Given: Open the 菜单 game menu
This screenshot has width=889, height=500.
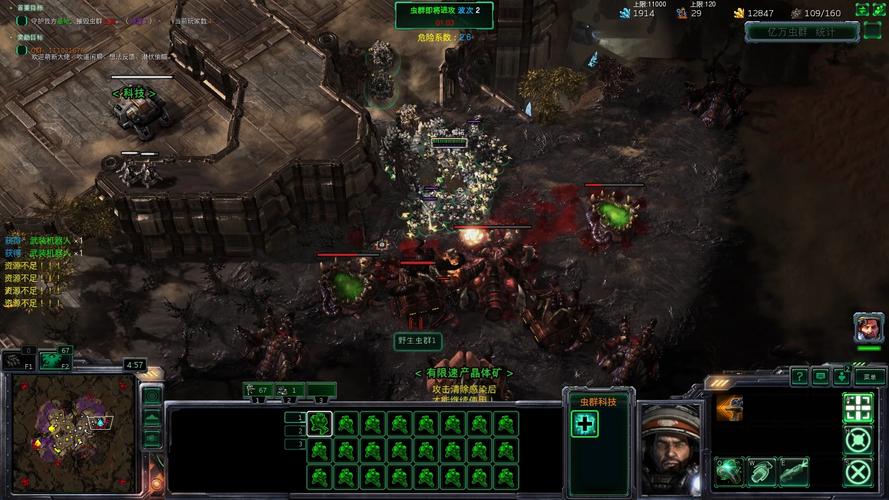Looking at the screenshot, I should [x=869, y=377].
